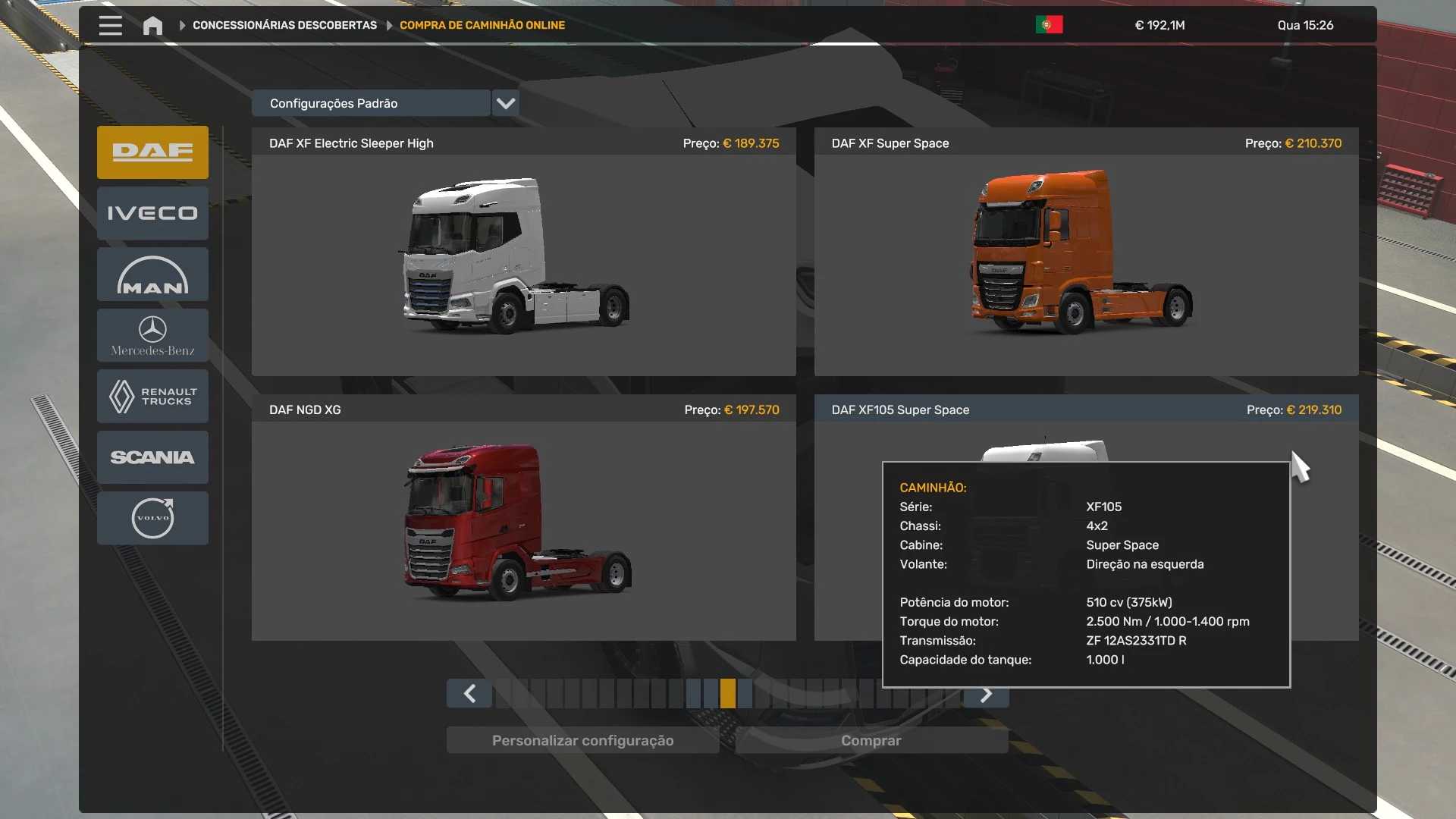
Task: Go to the home screen icon
Action: tap(152, 26)
